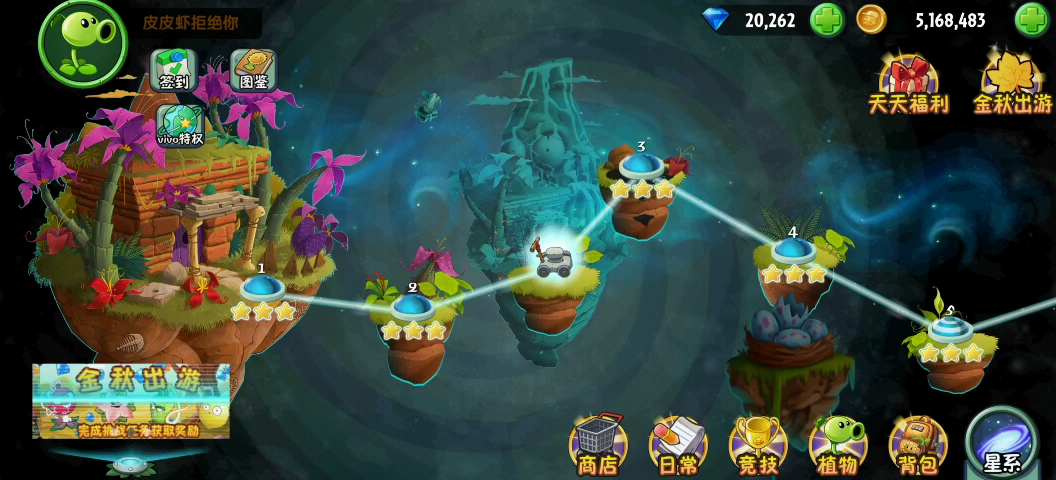Viewport: 1056px width, 480px height.
Task: Enter the 竞技 arena
Action: (758, 446)
